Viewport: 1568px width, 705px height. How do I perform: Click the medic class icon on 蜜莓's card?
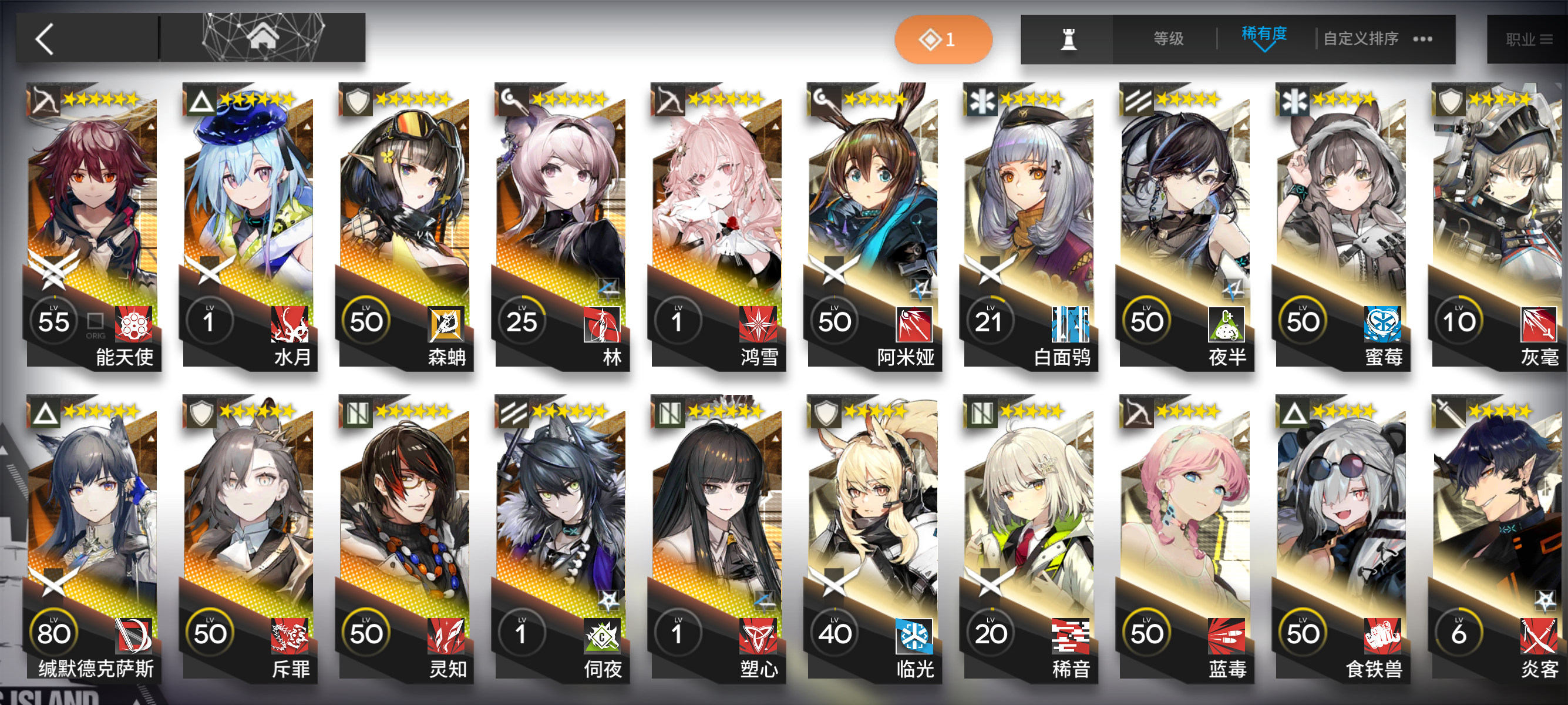[1294, 101]
